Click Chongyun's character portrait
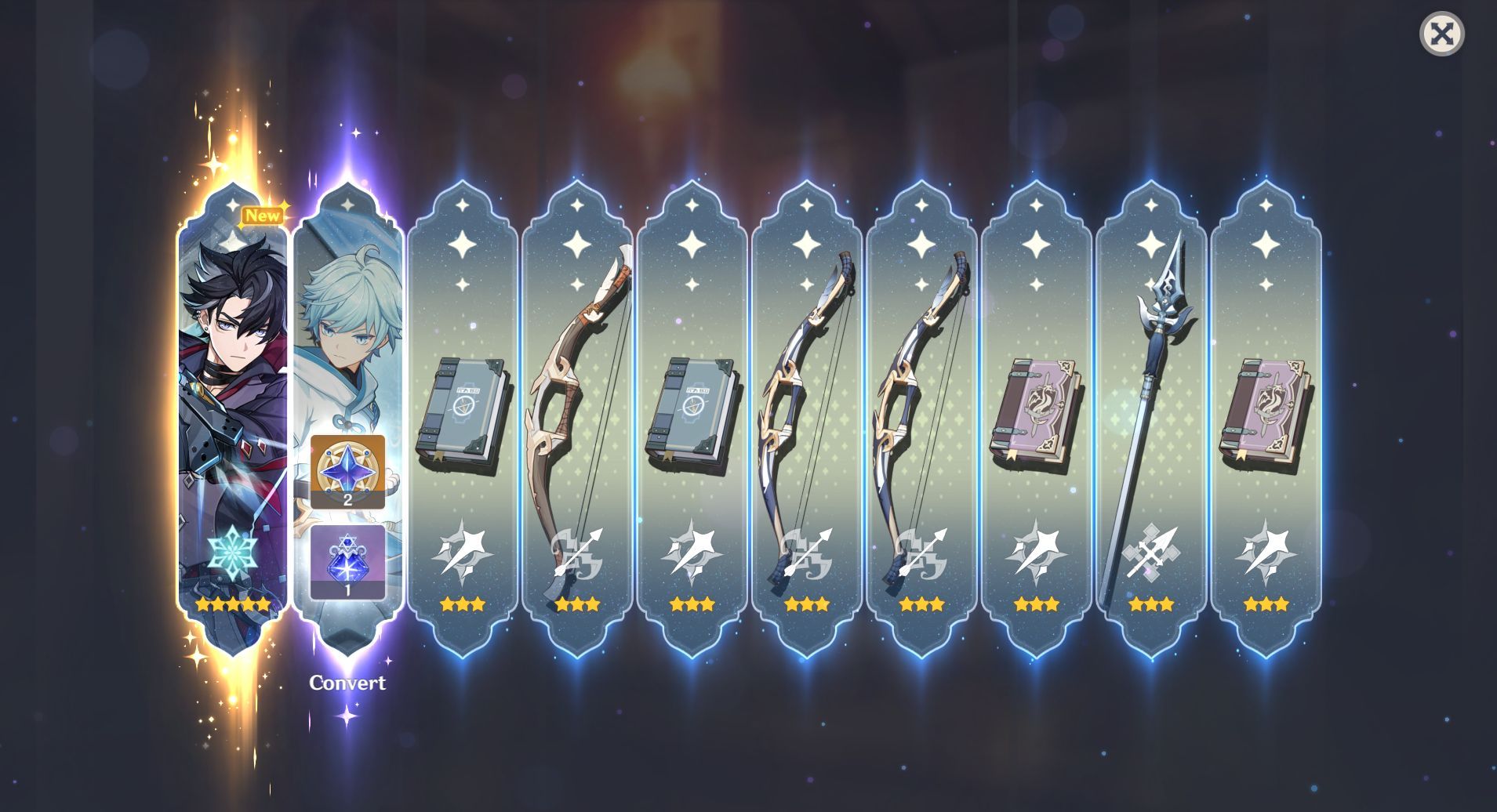 350,329
